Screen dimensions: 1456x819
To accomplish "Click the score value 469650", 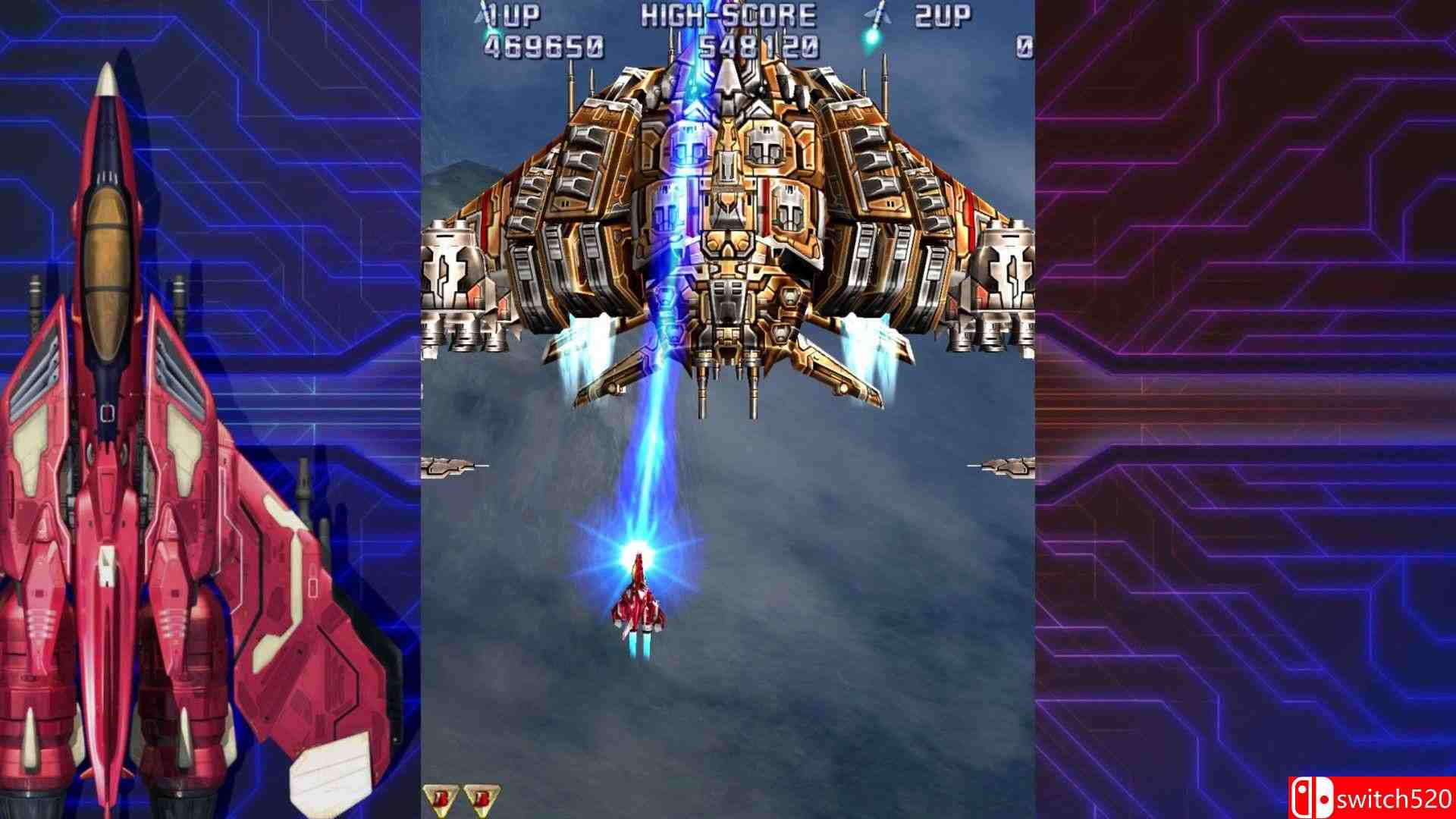I will 549,45.
